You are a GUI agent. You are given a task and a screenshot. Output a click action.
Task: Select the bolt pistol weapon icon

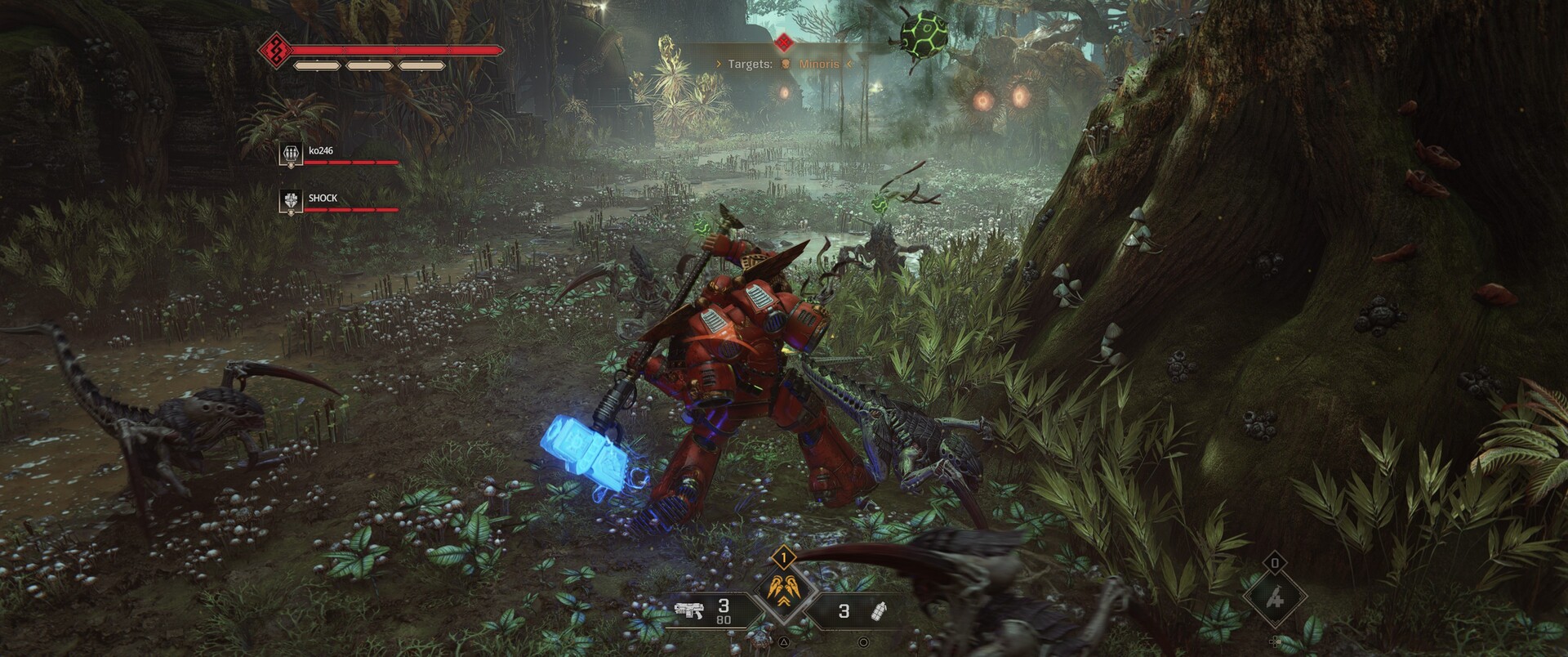[x=689, y=610]
